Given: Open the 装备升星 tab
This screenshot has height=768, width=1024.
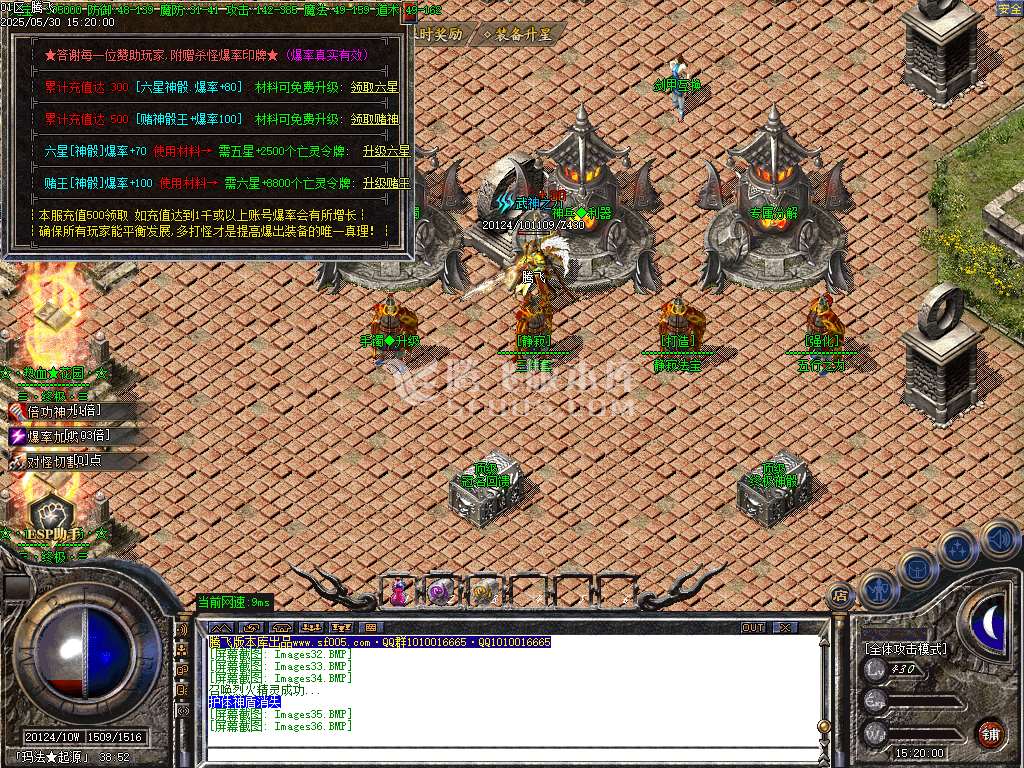Looking at the screenshot, I should coord(518,34).
